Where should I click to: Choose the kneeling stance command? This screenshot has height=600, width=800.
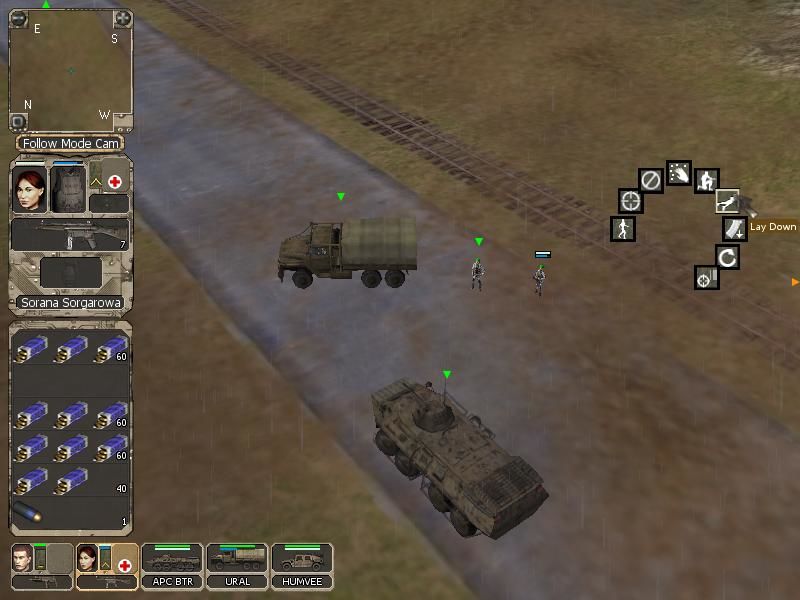click(706, 181)
